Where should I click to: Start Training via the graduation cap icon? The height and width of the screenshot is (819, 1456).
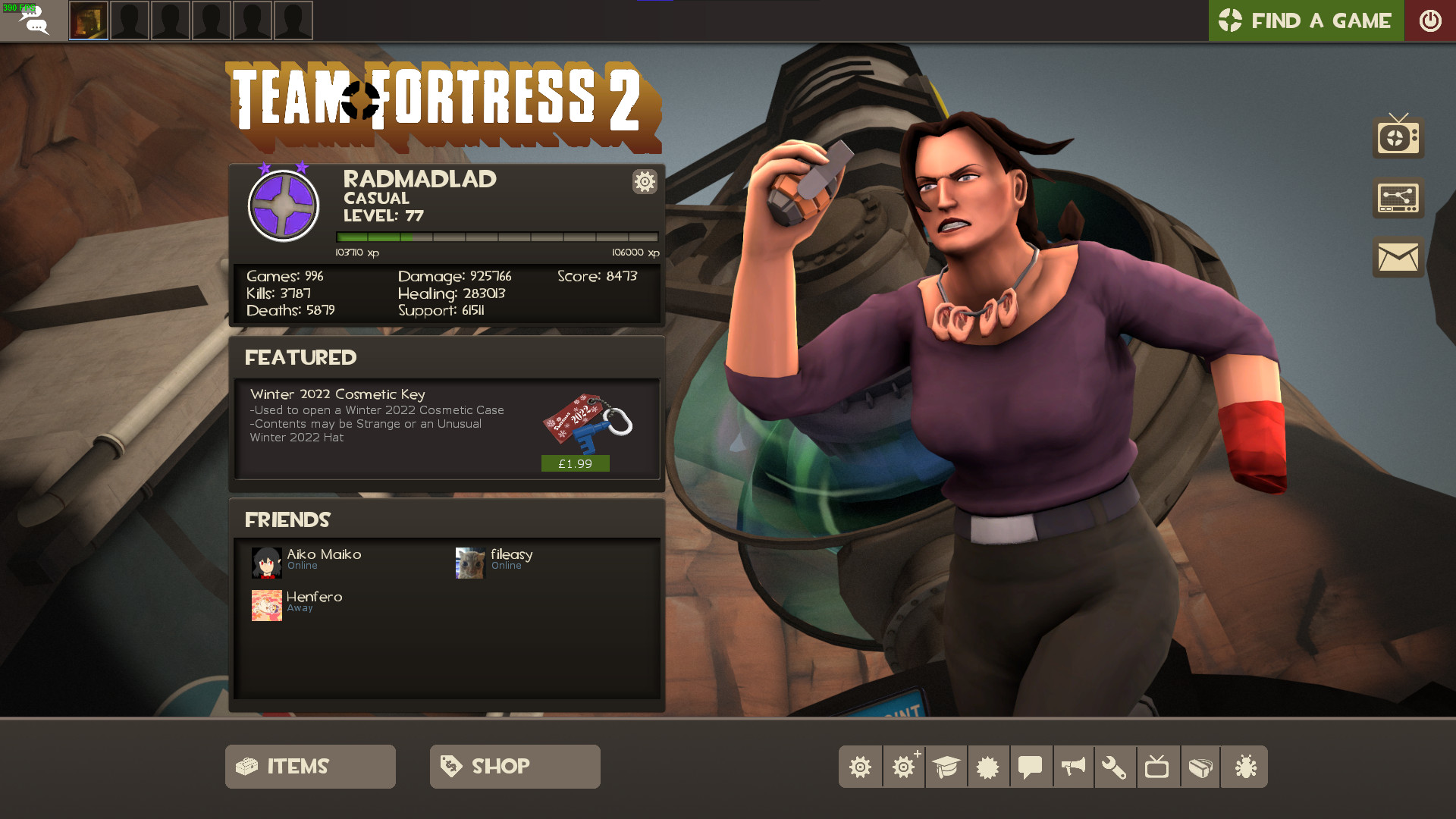(x=946, y=767)
